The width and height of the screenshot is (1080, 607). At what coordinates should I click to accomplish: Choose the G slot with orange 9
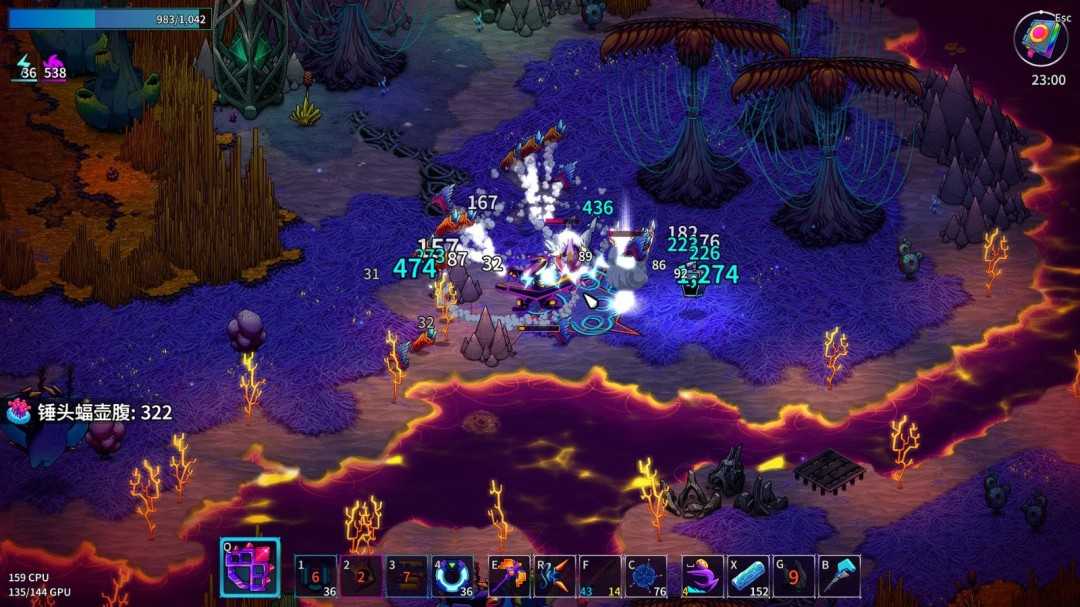pos(793,577)
